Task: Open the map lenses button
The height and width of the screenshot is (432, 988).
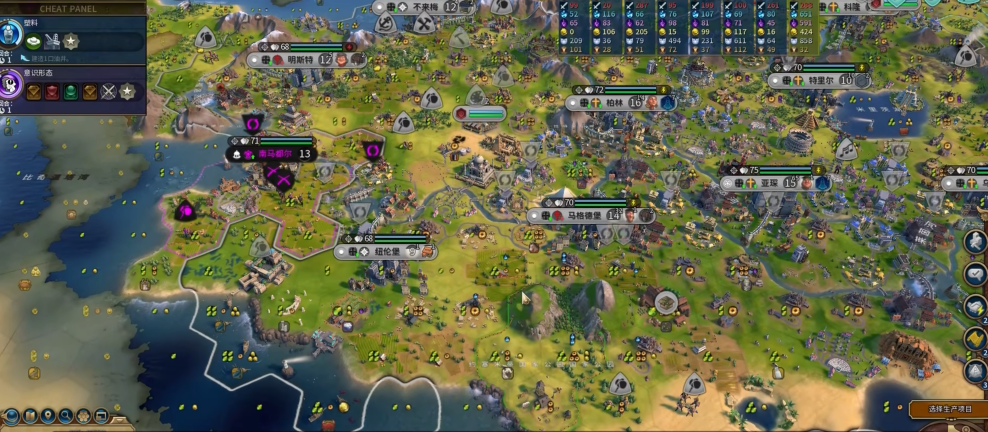Action: tap(31, 416)
